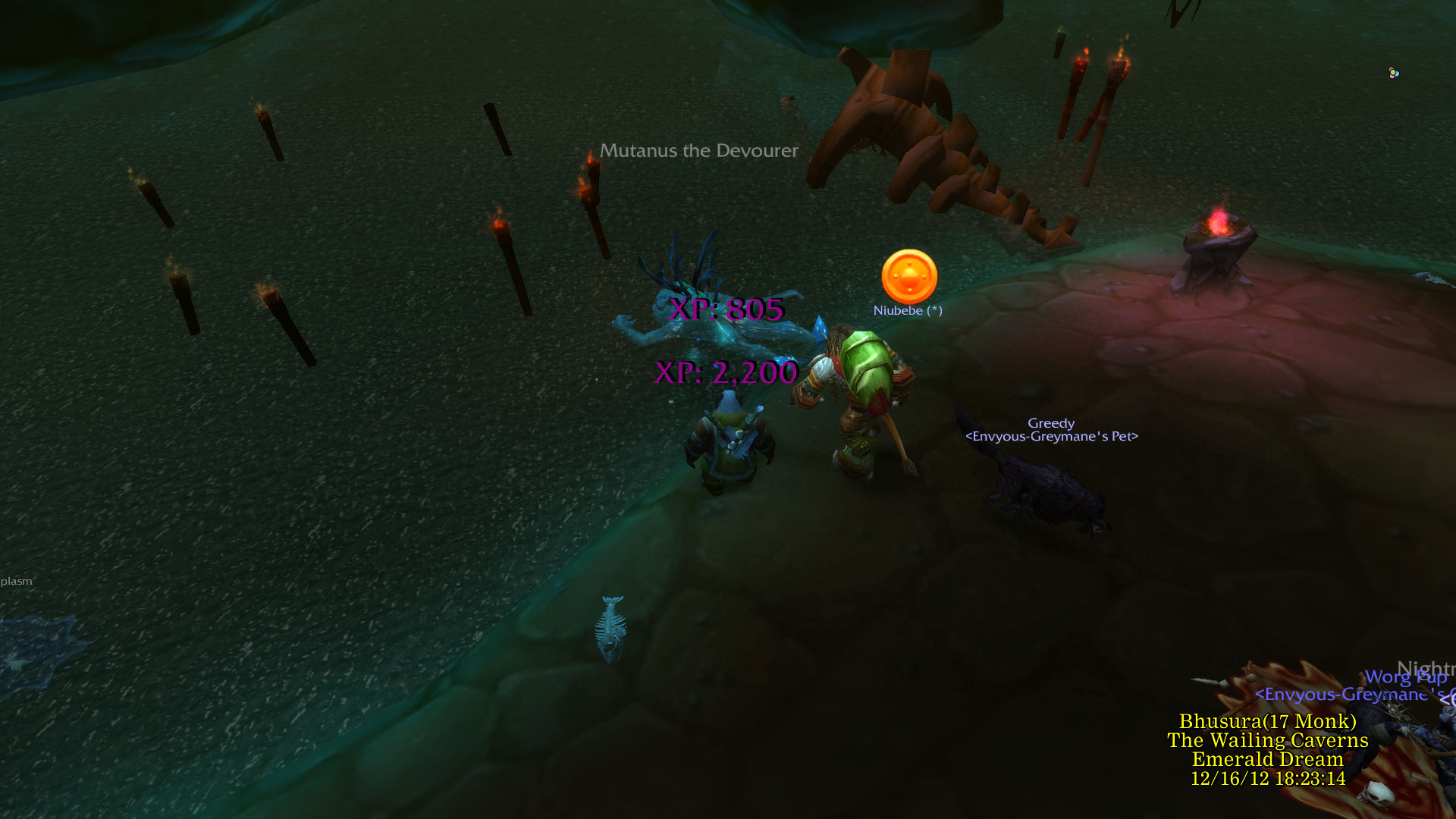Target player Niubebe by name label
Image resolution: width=1456 pixels, height=819 pixels.
tap(907, 310)
